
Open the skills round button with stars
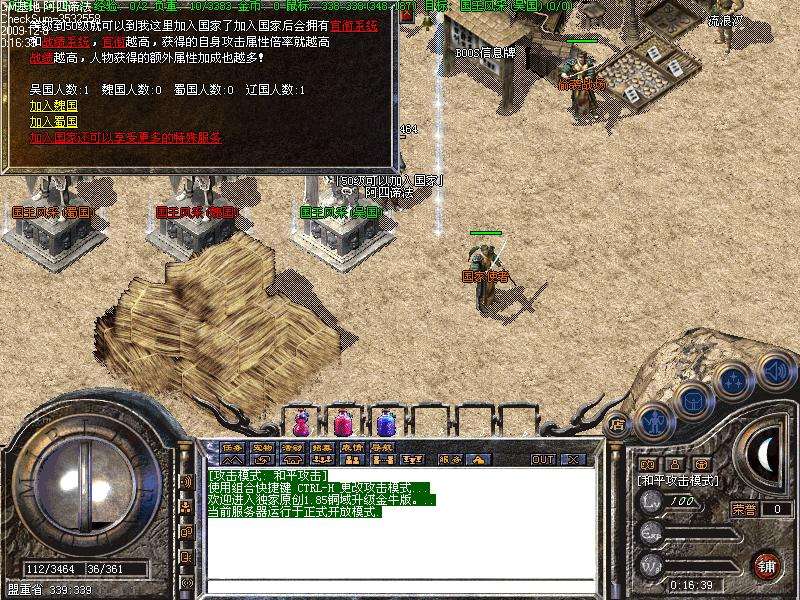click(733, 381)
